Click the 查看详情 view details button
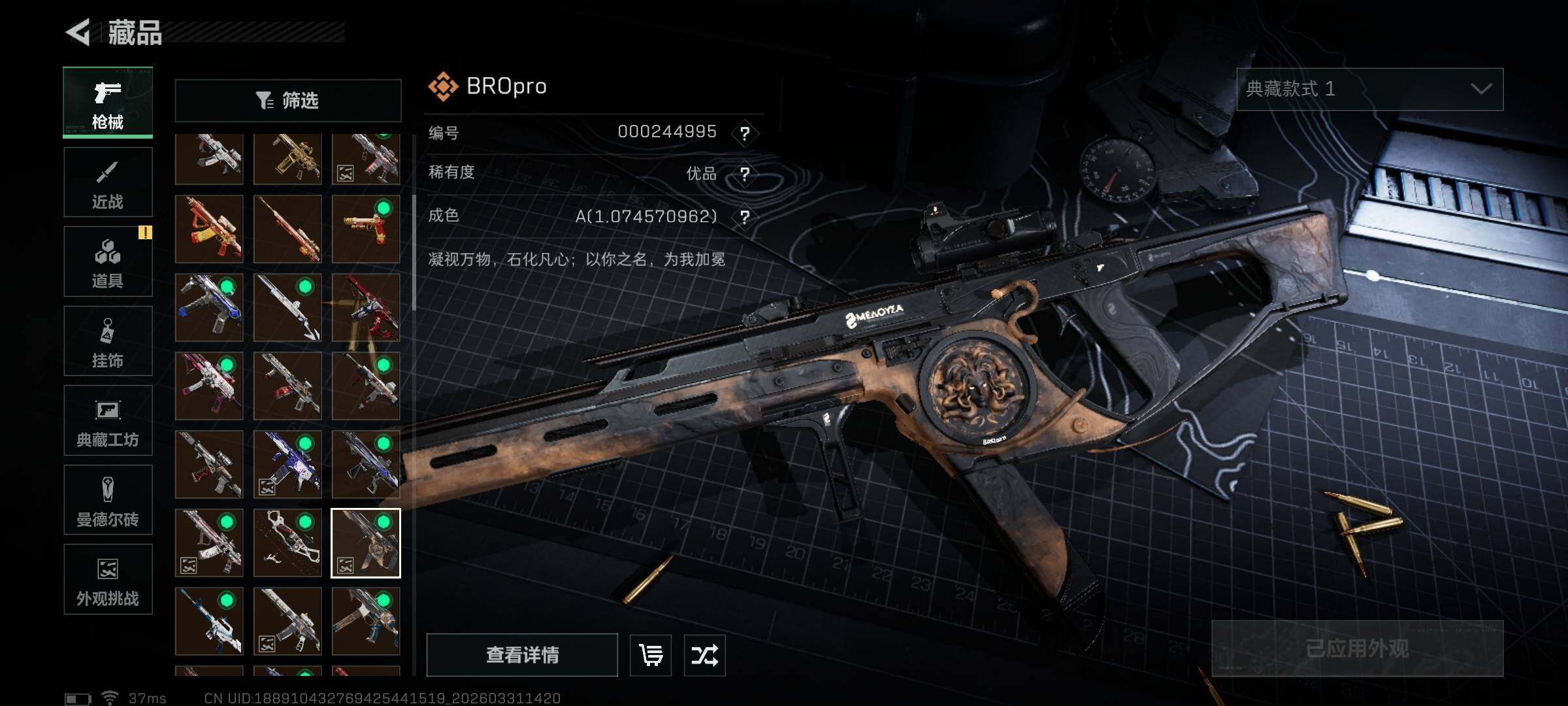 [x=522, y=654]
